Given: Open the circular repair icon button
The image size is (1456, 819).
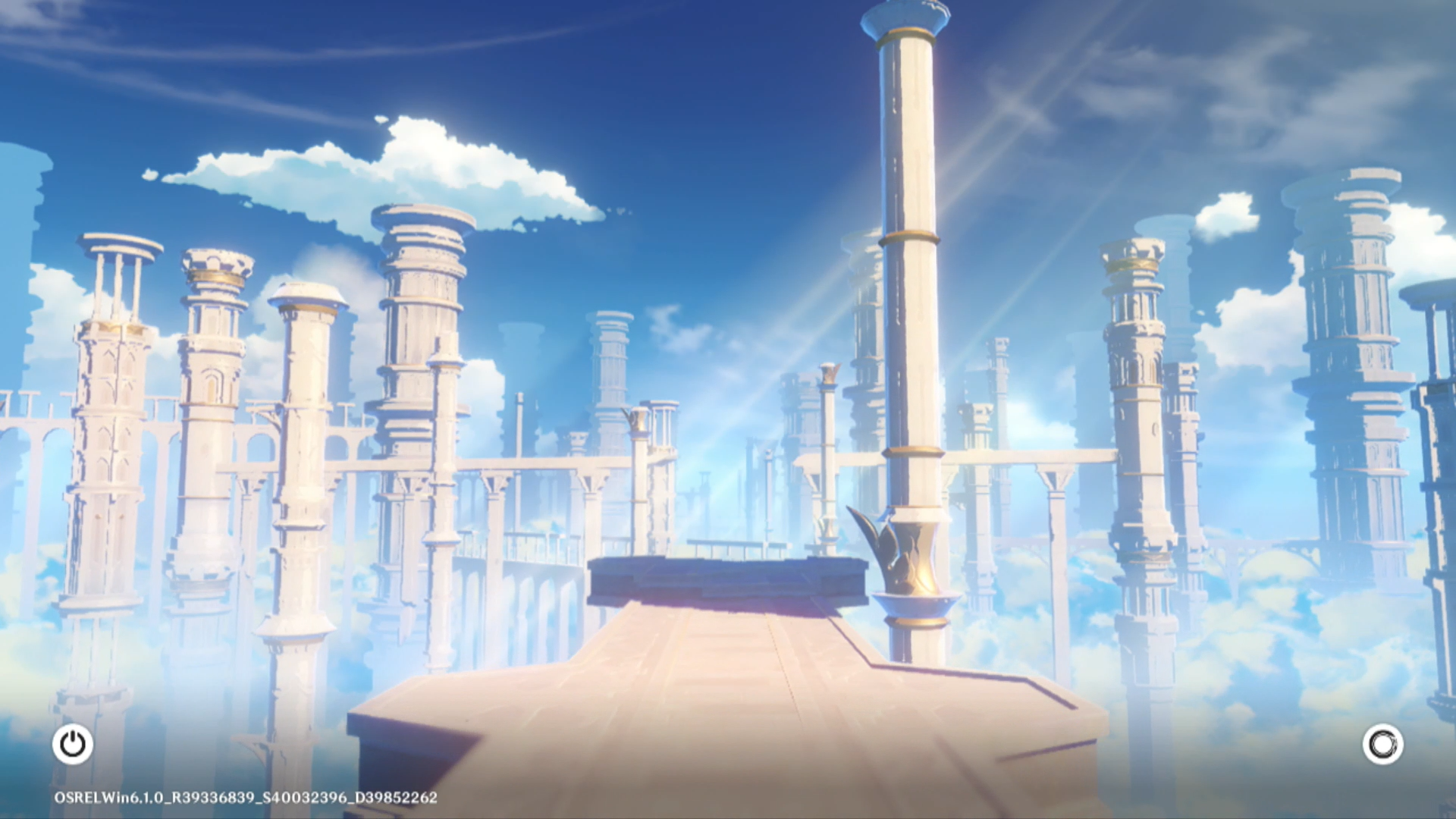Looking at the screenshot, I should coord(1382,744).
